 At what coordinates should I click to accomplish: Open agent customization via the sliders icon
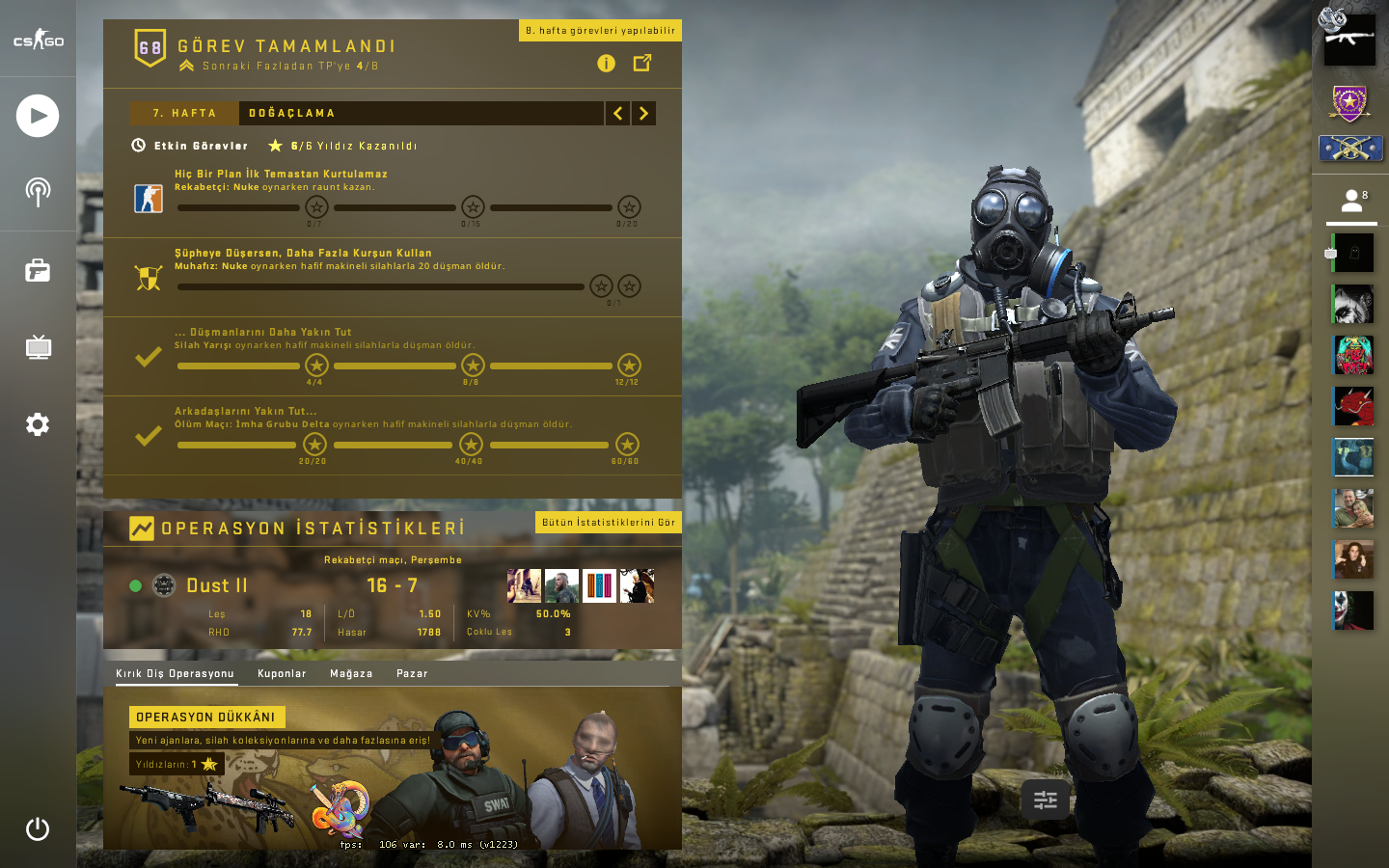(1045, 800)
